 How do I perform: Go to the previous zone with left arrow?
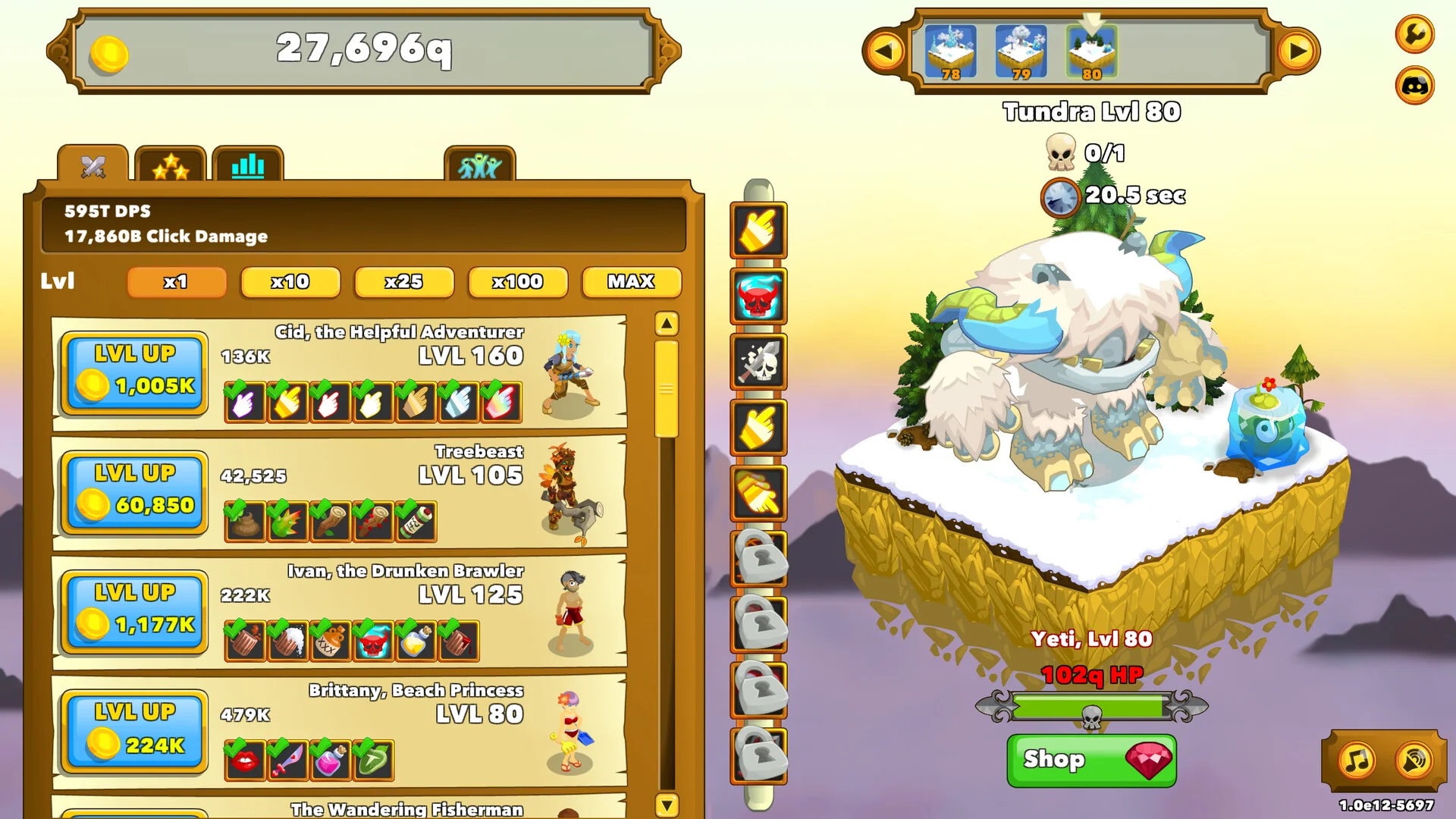884,52
